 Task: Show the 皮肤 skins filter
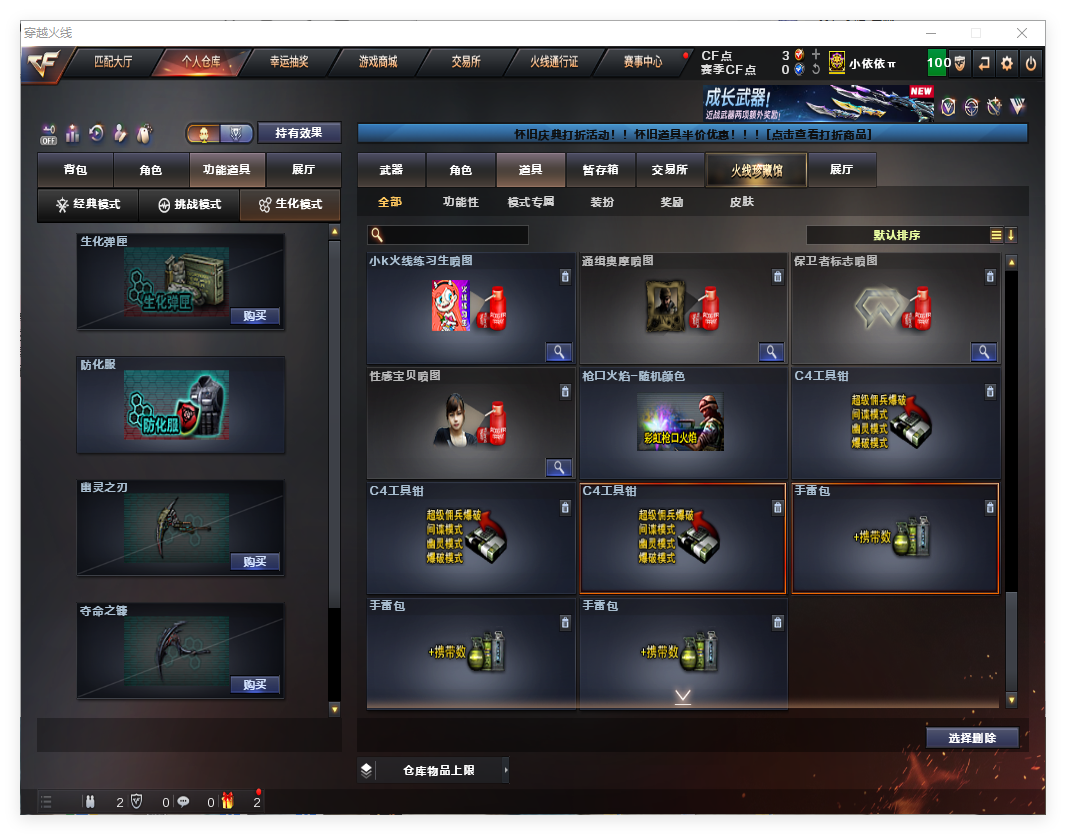pyautogui.click(x=741, y=202)
